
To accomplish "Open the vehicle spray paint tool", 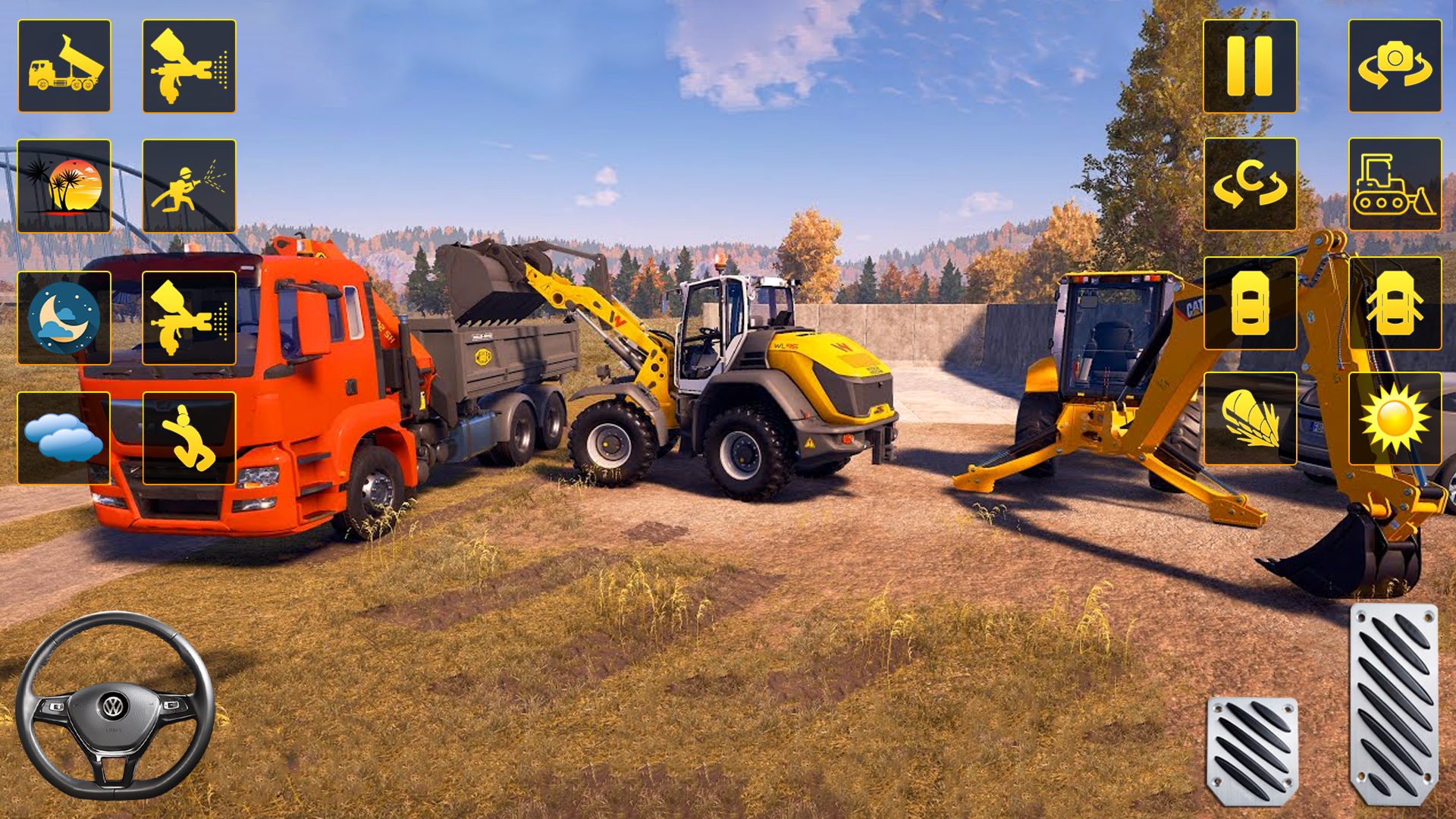I will [x=188, y=65].
